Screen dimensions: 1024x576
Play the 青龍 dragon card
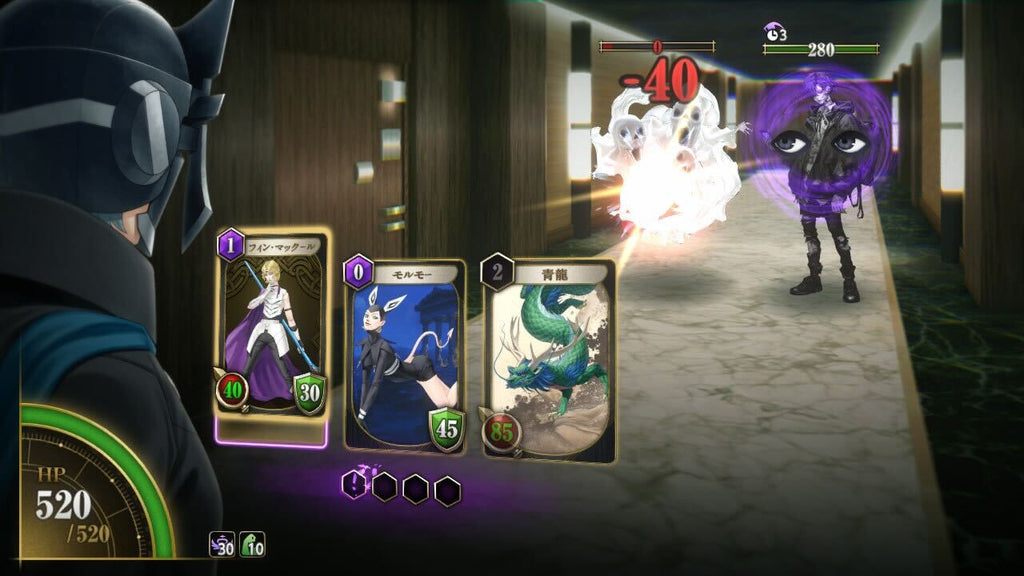click(x=548, y=362)
